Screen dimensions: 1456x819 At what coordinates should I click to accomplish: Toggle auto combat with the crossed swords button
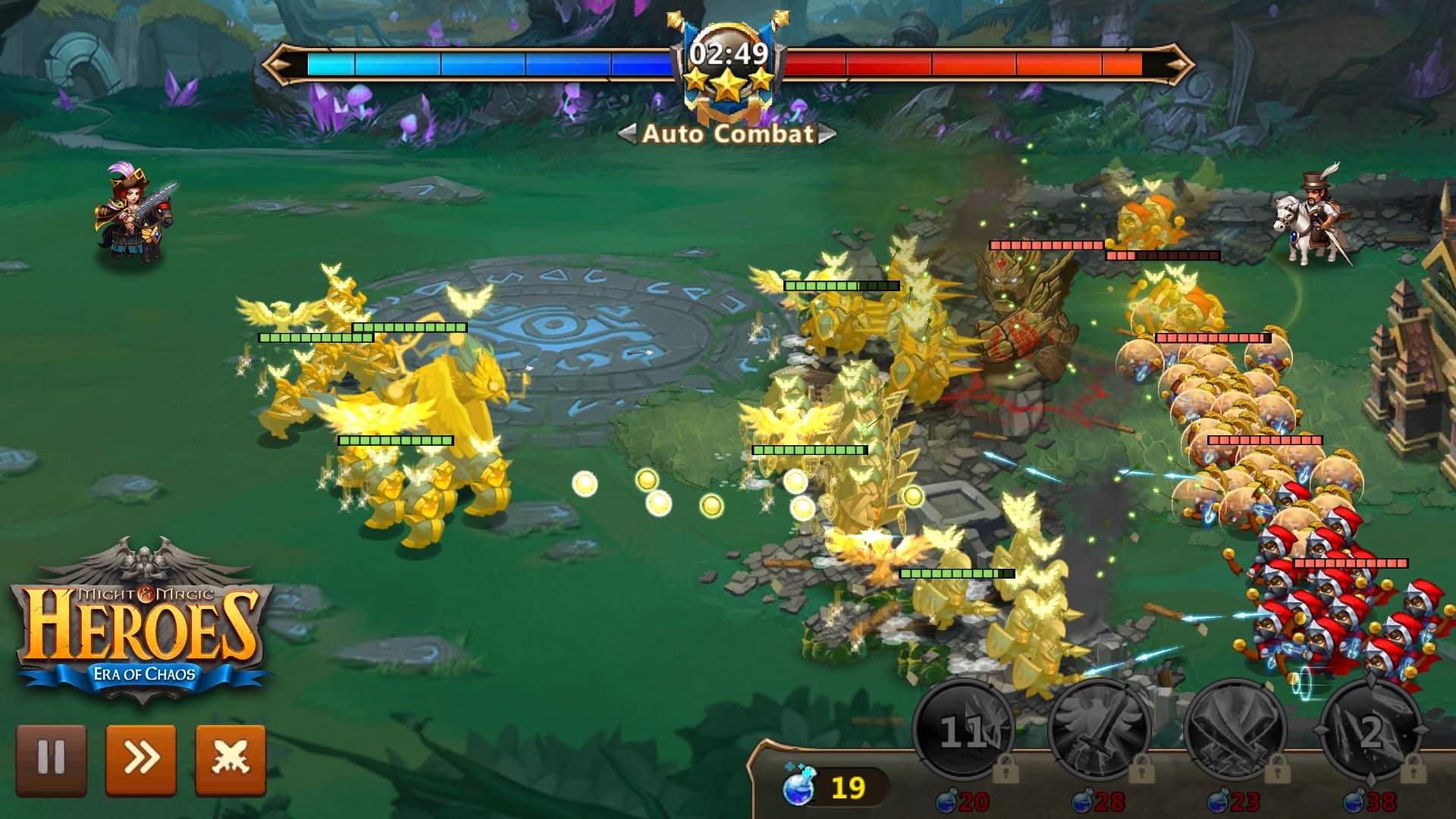[x=231, y=759]
